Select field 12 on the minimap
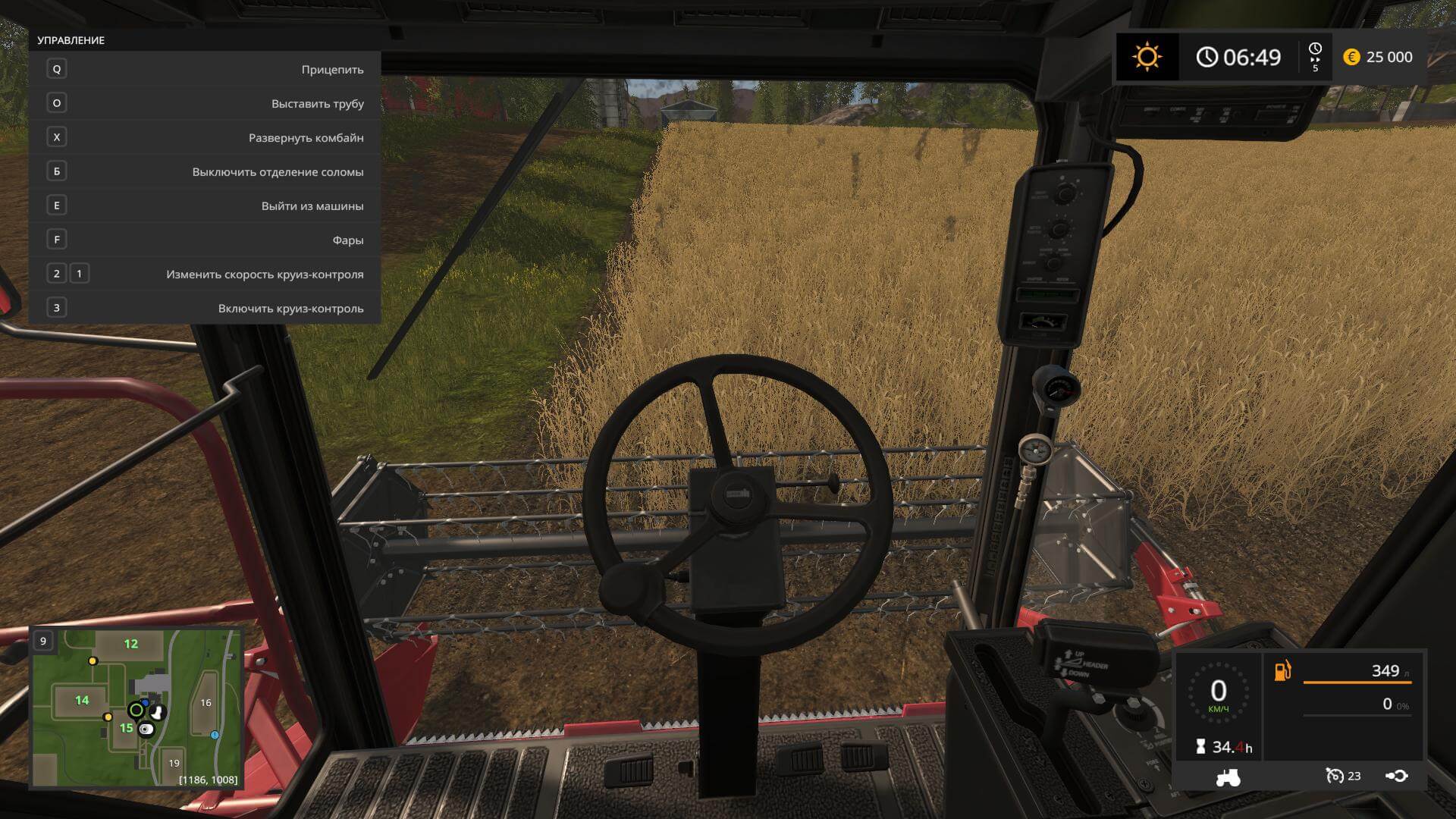 tap(131, 644)
